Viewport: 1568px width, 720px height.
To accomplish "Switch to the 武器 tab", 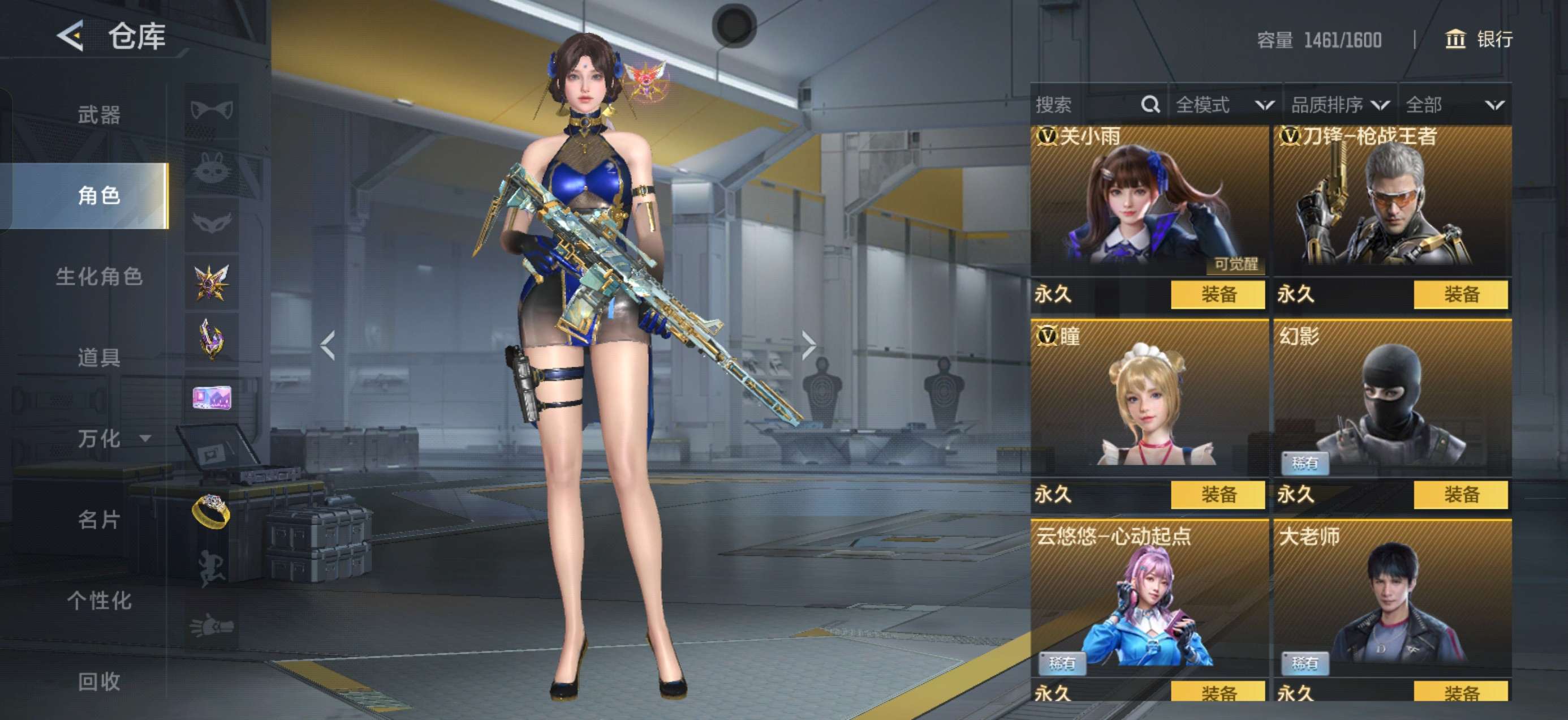I will point(98,114).
